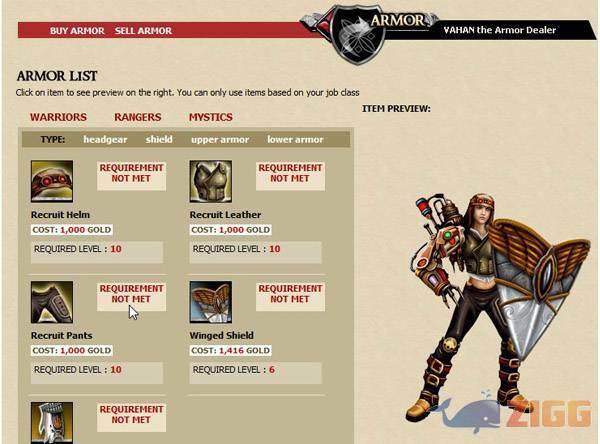Click Requirement Not Met beside Winged Shield
This screenshot has width=600, height=444.
click(x=290, y=294)
